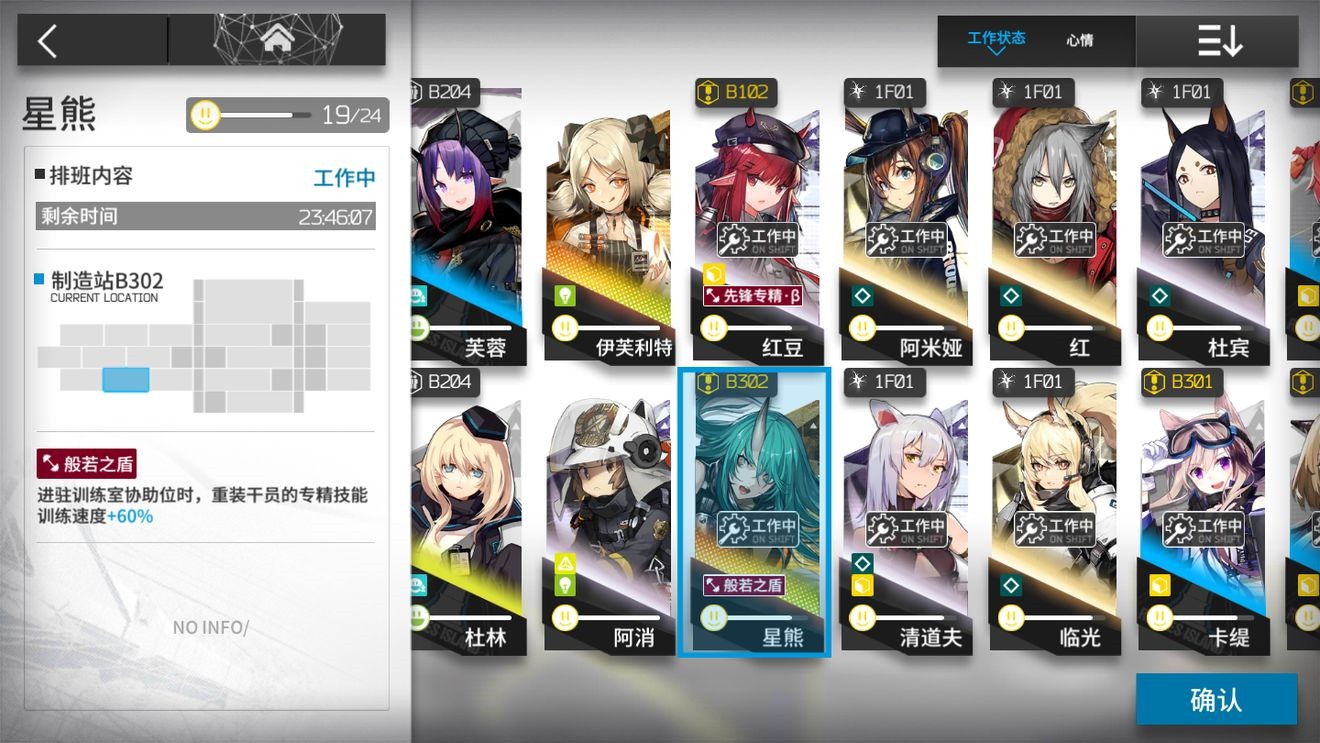Viewport: 1320px width, 743px height.
Task: Return to the home screen
Action: (277, 40)
